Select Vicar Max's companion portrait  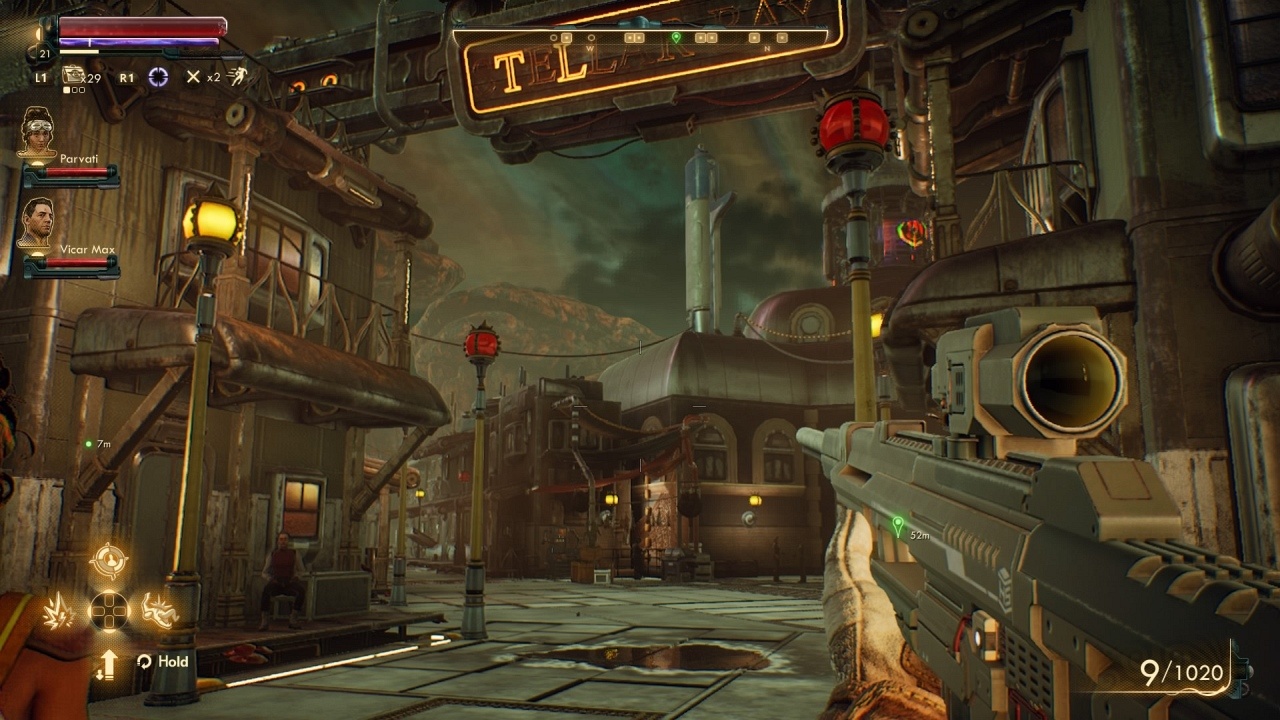pos(38,222)
